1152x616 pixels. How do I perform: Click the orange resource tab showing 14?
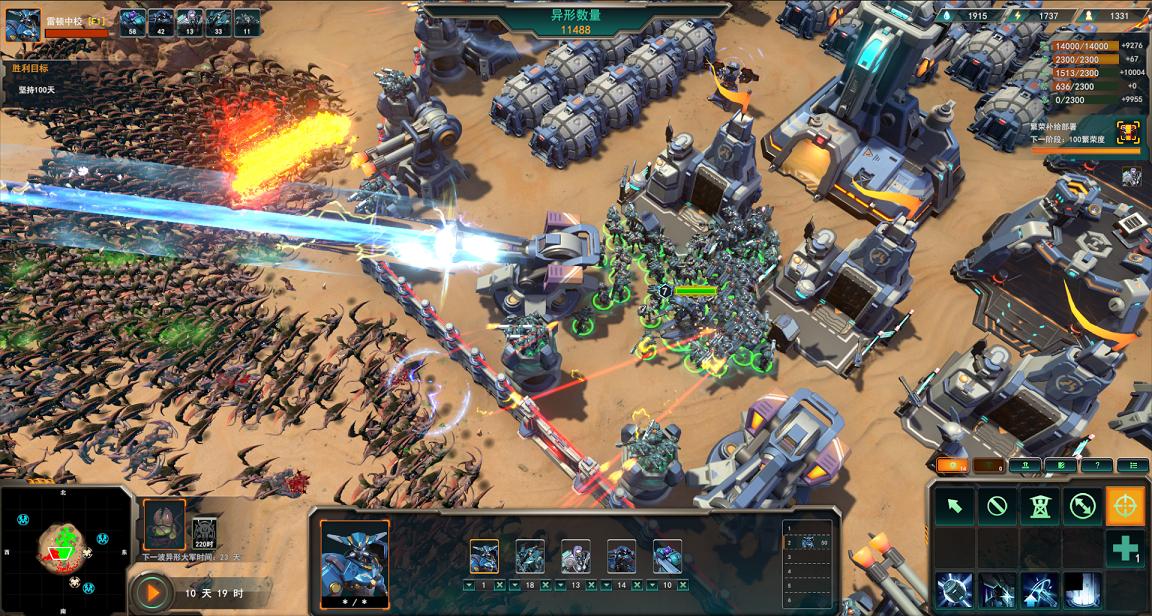[952, 465]
